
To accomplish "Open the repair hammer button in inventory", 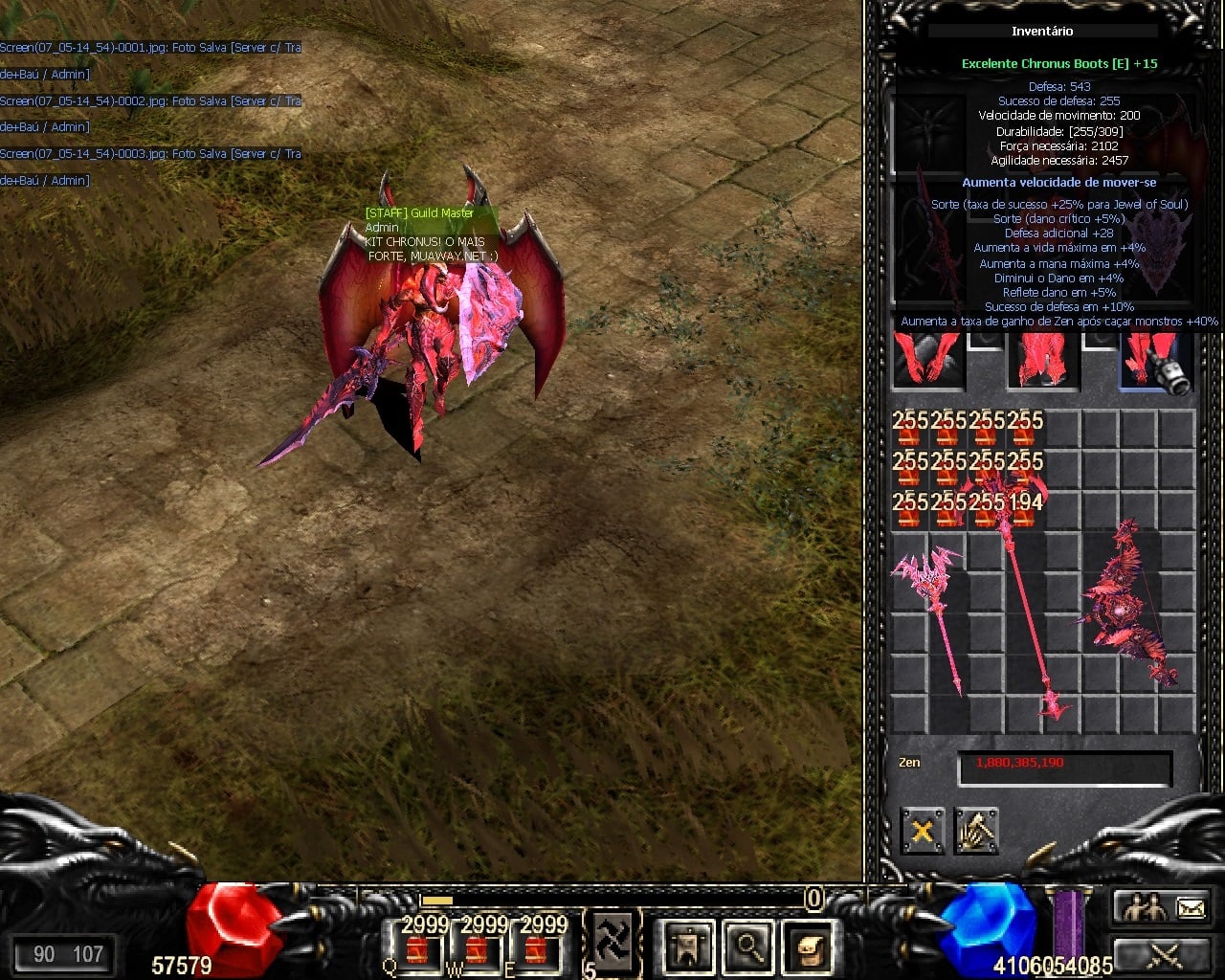I will click(x=976, y=831).
